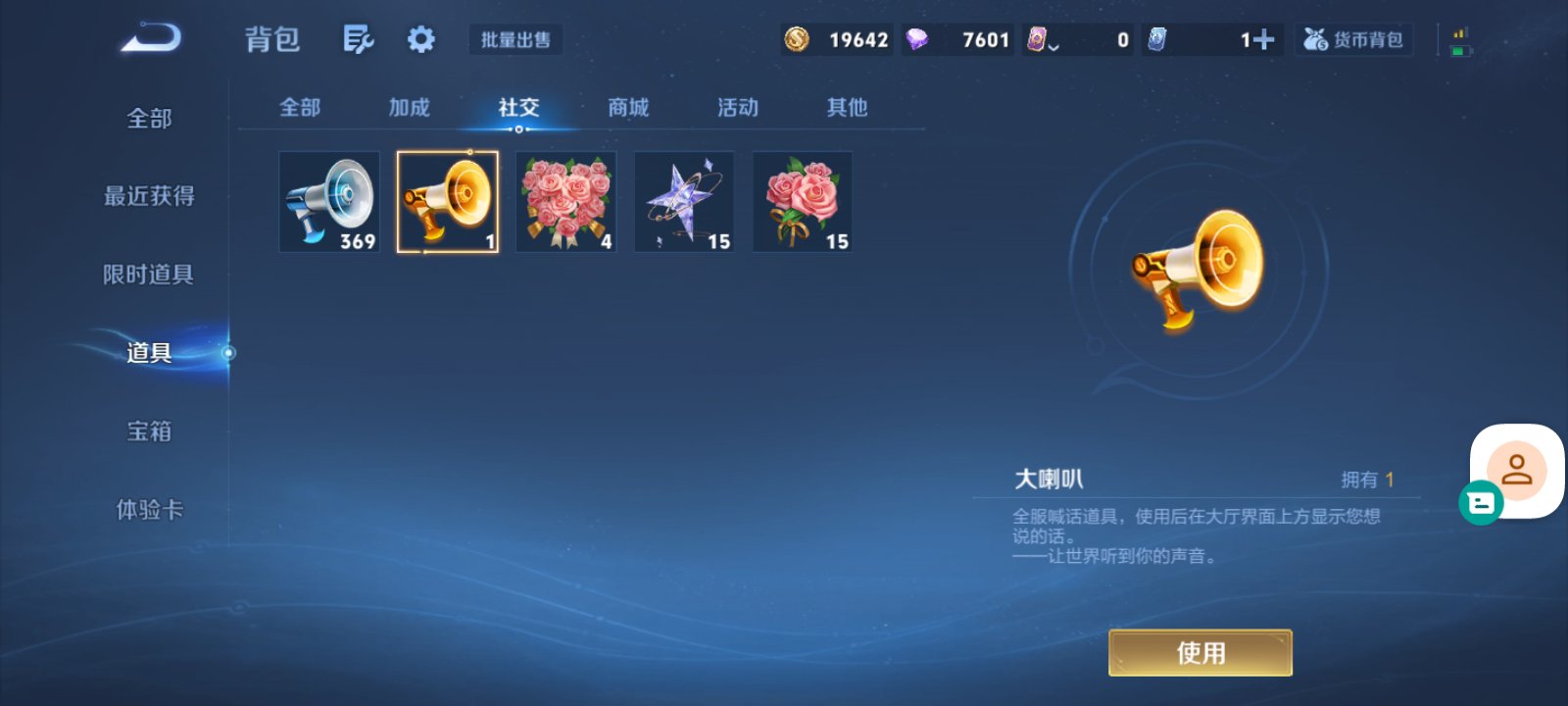The height and width of the screenshot is (706, 1568).
Task: Select 限时道具 in the left sidebar
Action: pos(149,275)
